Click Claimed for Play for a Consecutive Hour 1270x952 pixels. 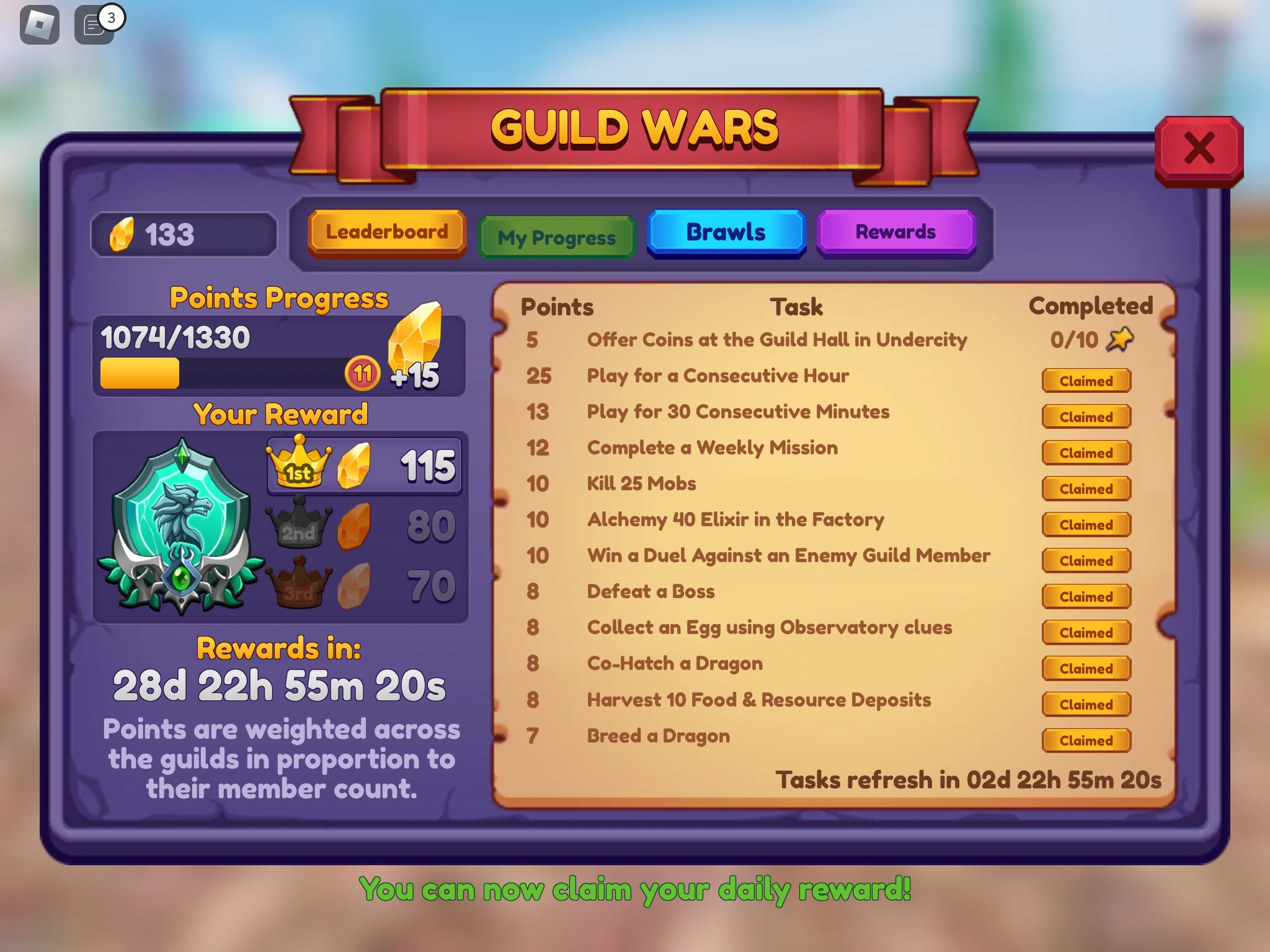(1086, 381)
